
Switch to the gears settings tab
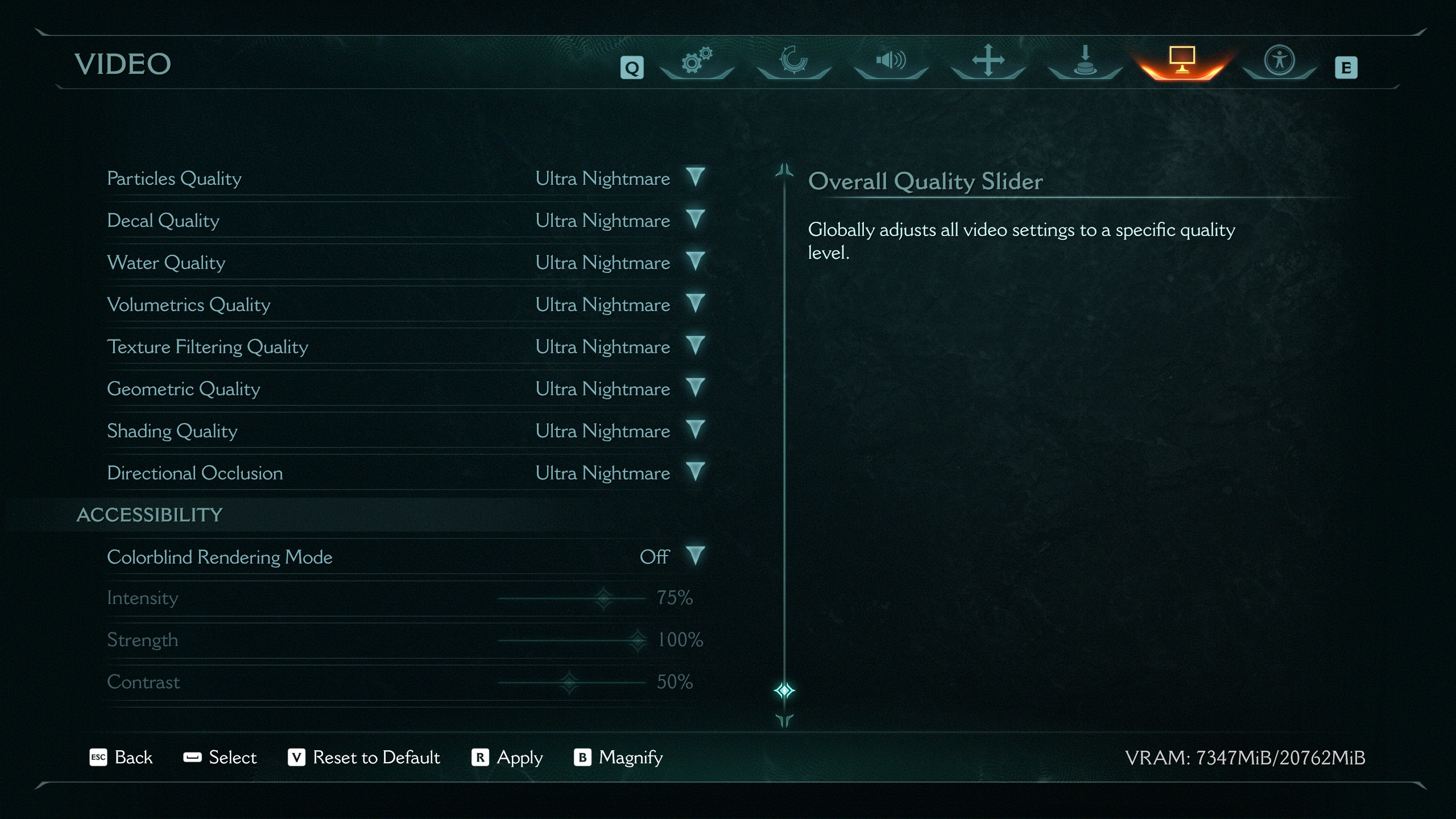pos(697,61)
